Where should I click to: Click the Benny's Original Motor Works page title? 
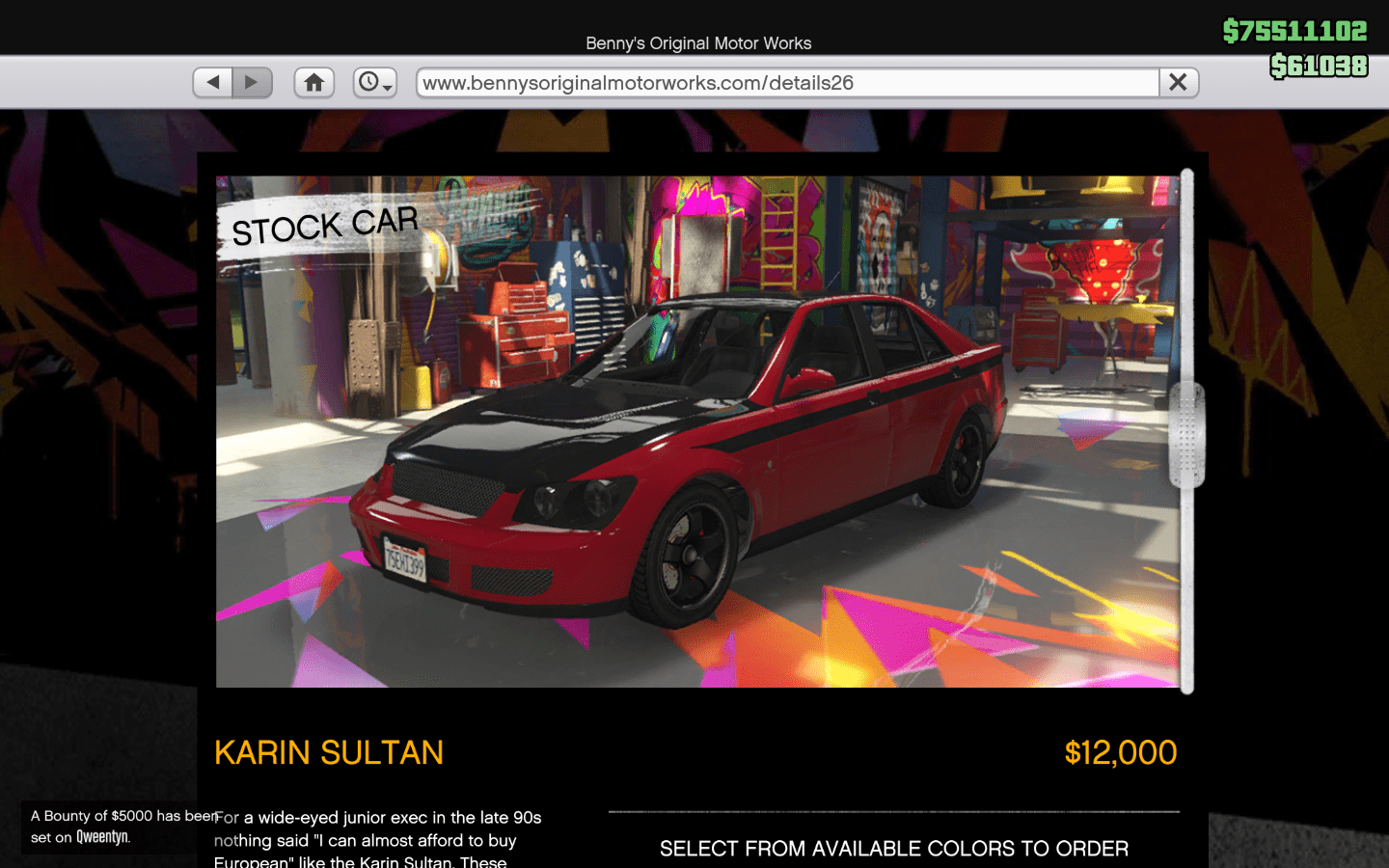click(697, 43)
